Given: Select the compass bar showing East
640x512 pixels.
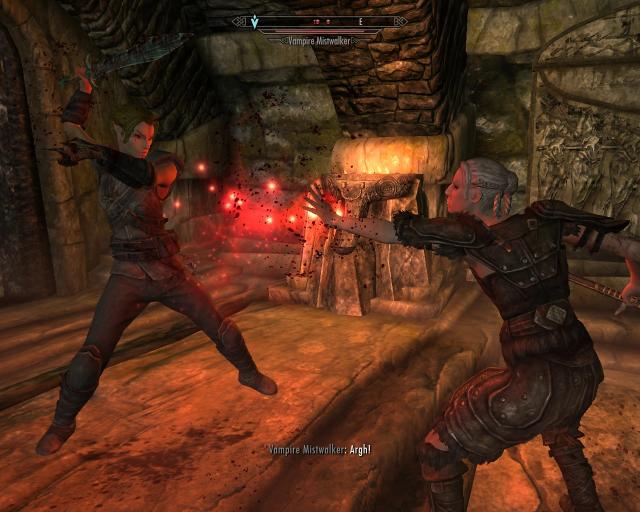Looking at the screenshot, I should tap(320, 19).
